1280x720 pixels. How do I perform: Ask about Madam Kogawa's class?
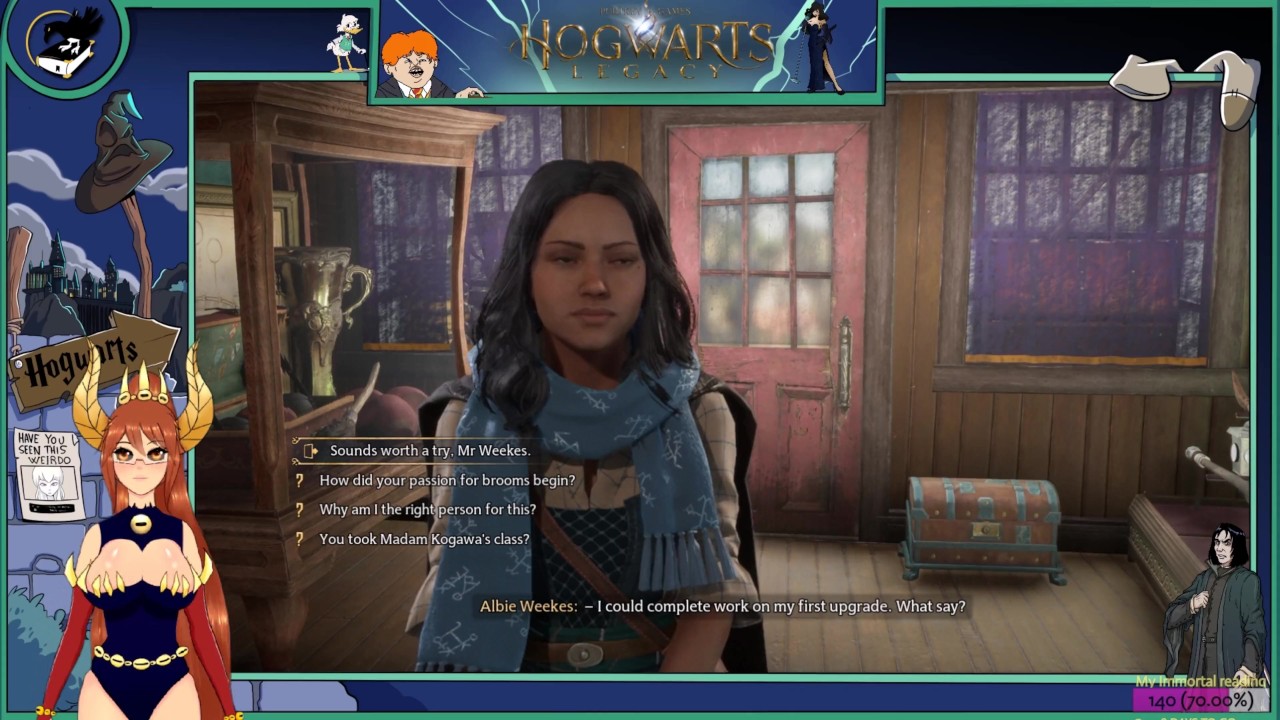pos(423,539)
